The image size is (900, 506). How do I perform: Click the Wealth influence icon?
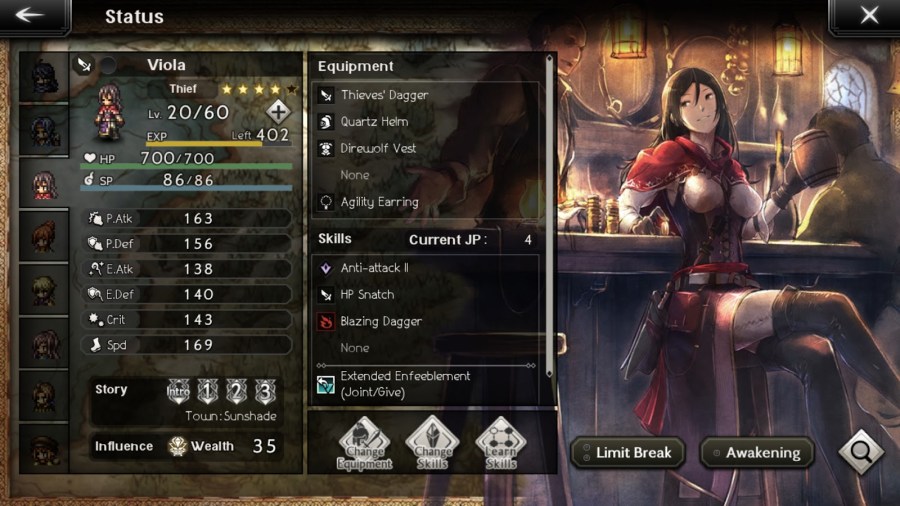coord(178,446)
